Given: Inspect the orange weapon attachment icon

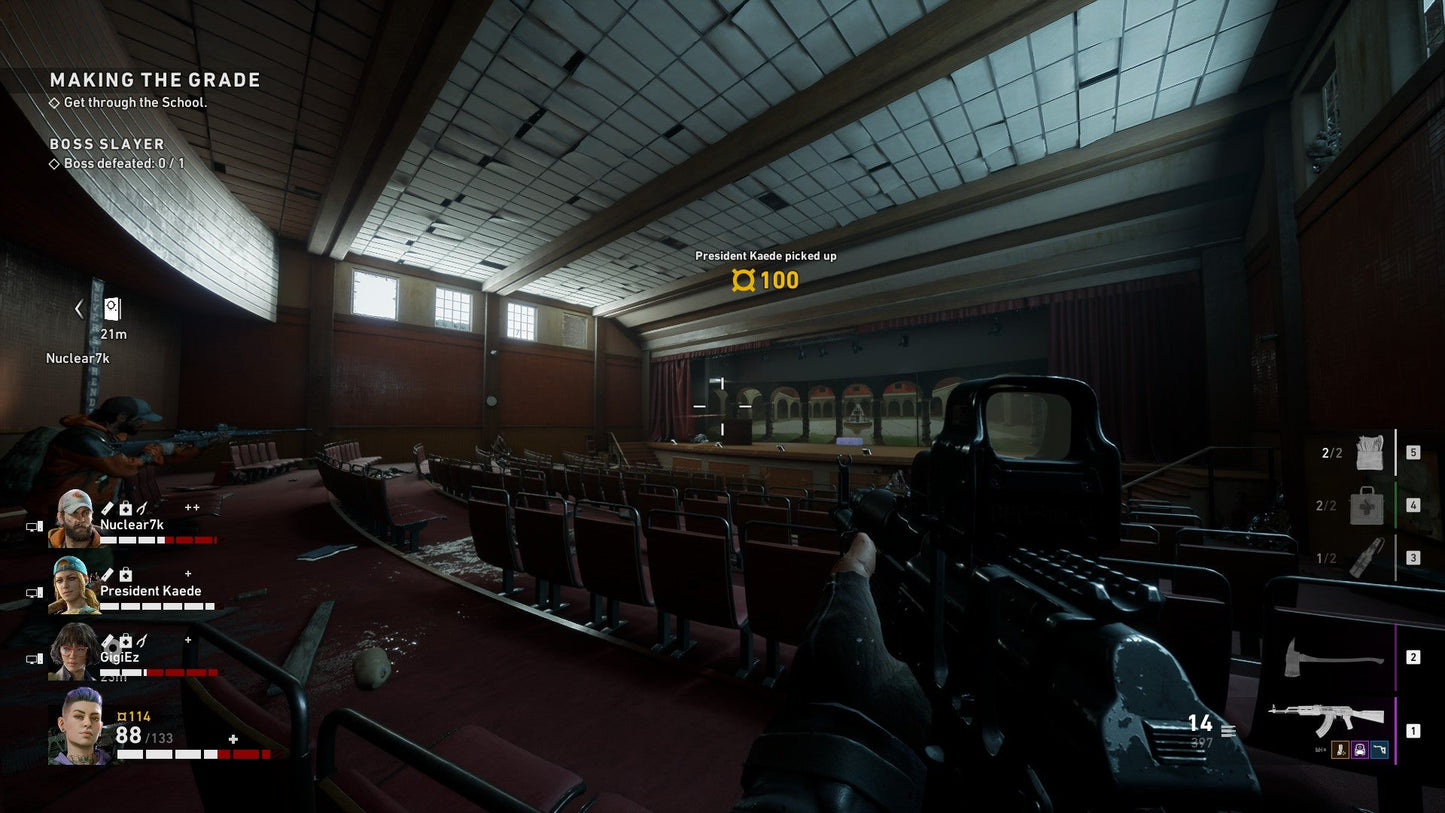Looking at the screenshot, I should tap(1340, 750).
